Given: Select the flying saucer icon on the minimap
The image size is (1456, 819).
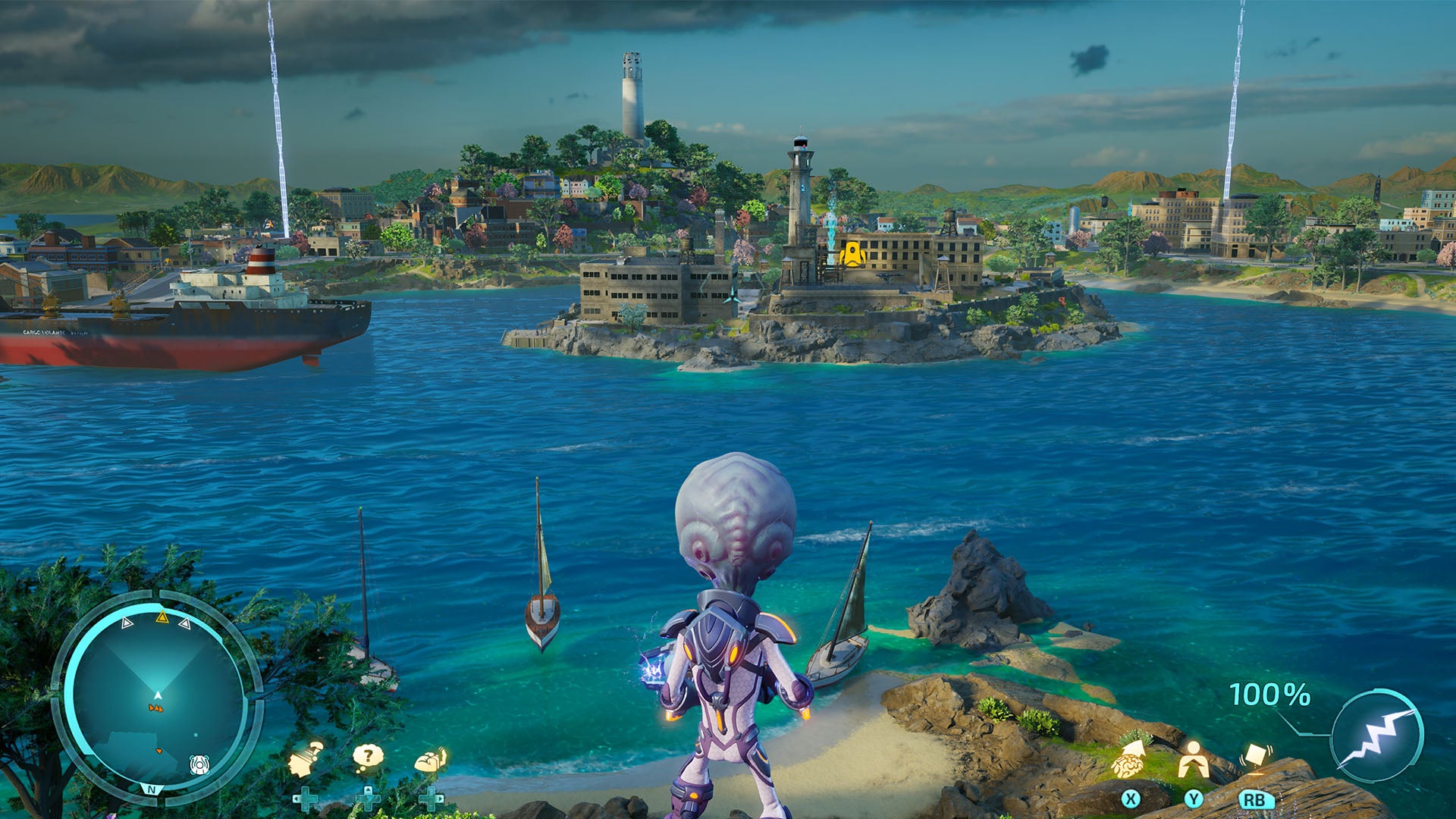Looking at the screenshot, I should (199, 766).
